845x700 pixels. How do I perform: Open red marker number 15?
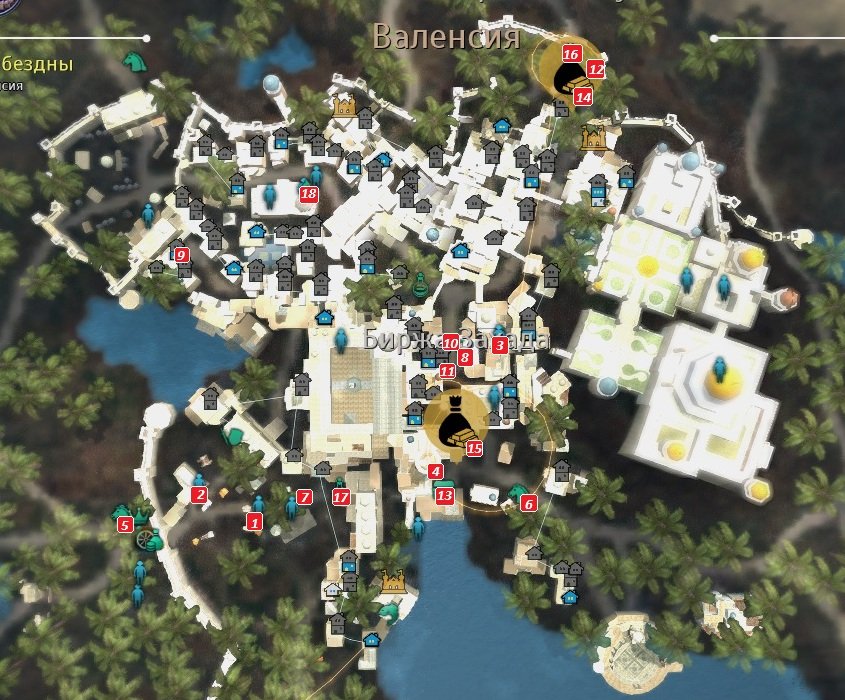474,449
